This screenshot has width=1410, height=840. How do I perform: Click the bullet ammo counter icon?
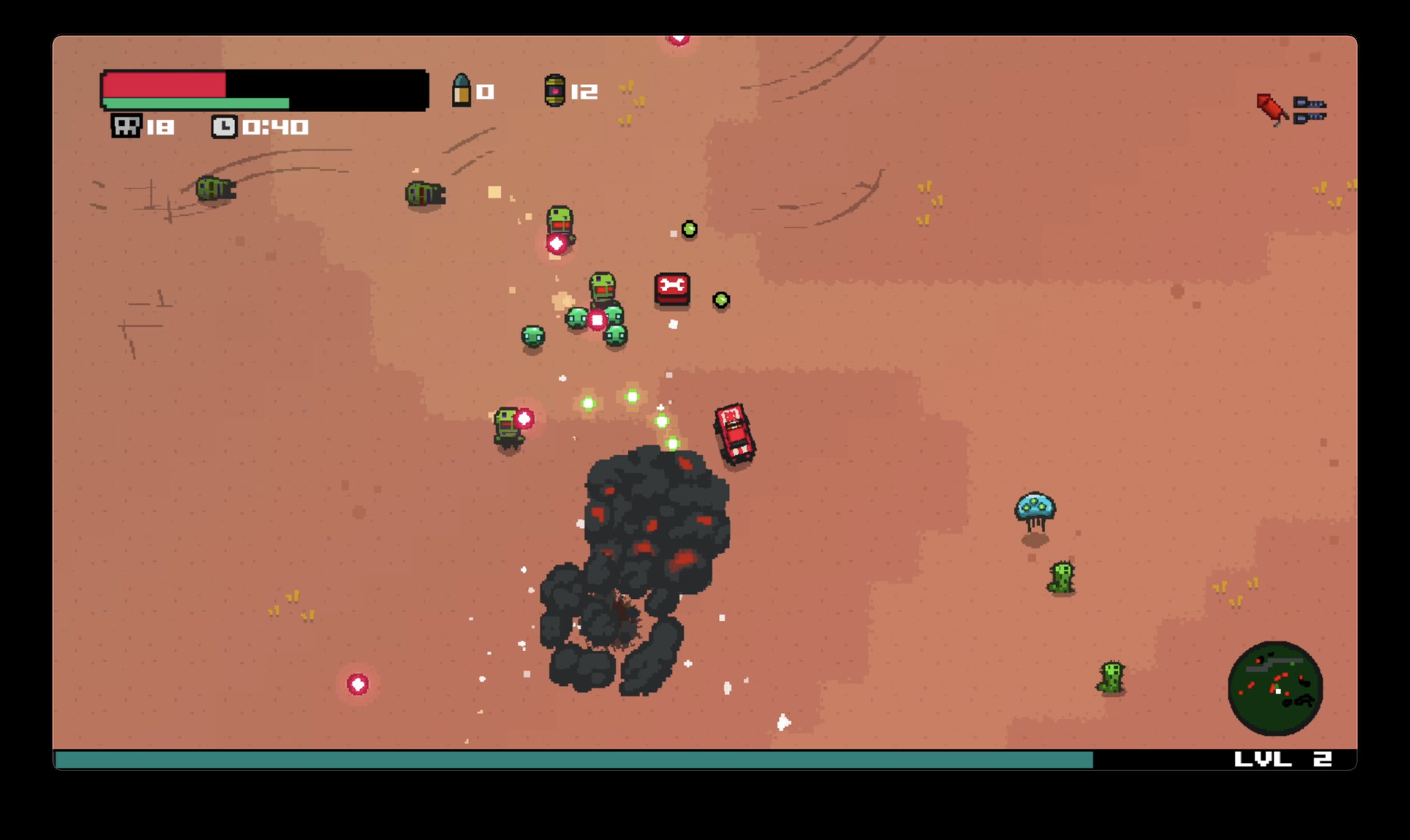[461, 91]
